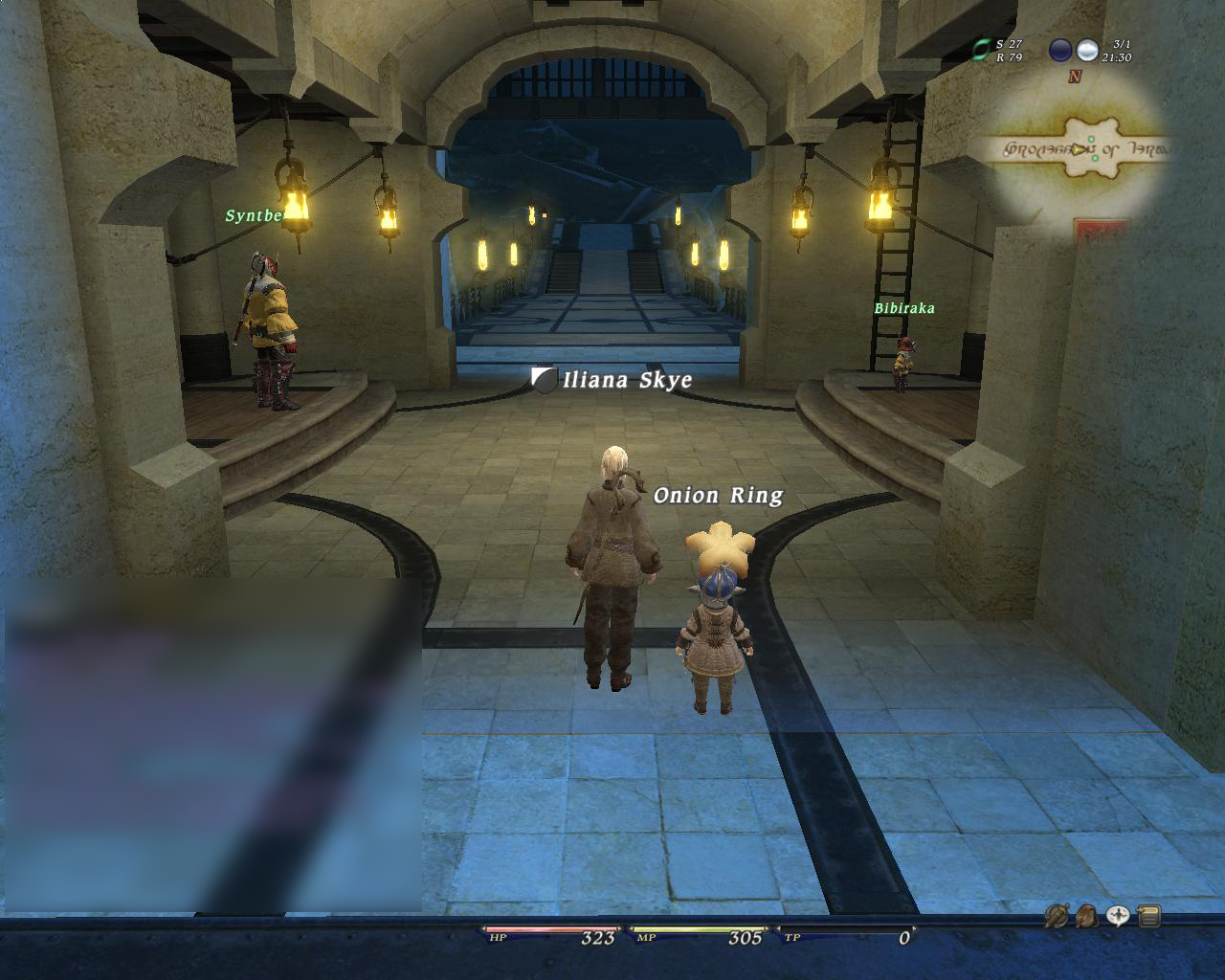Click the green connection status icon
This screenshot has width=1225, height=980.
(x=981, y=50)
